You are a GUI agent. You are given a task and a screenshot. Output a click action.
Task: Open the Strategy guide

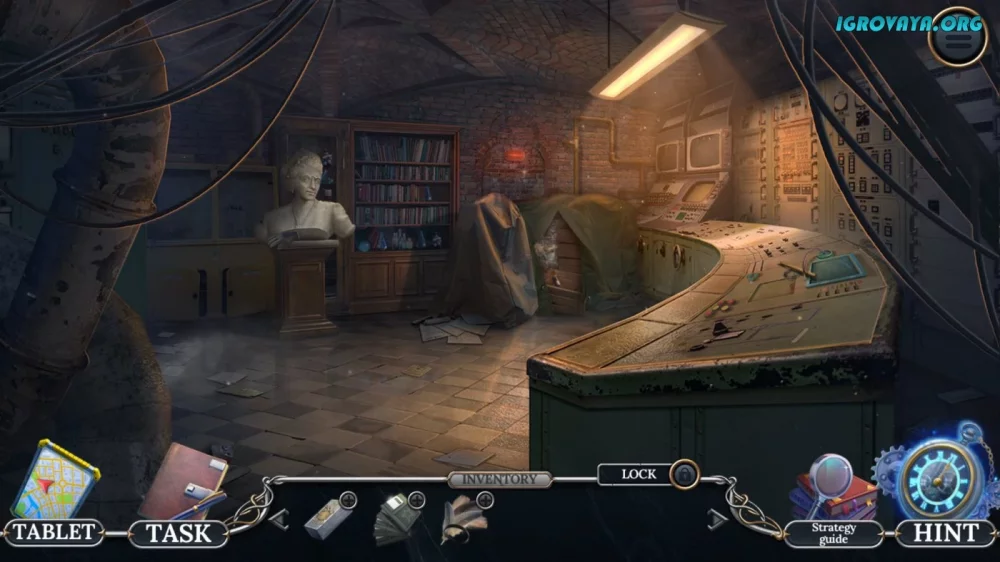(x=833, y=491)
